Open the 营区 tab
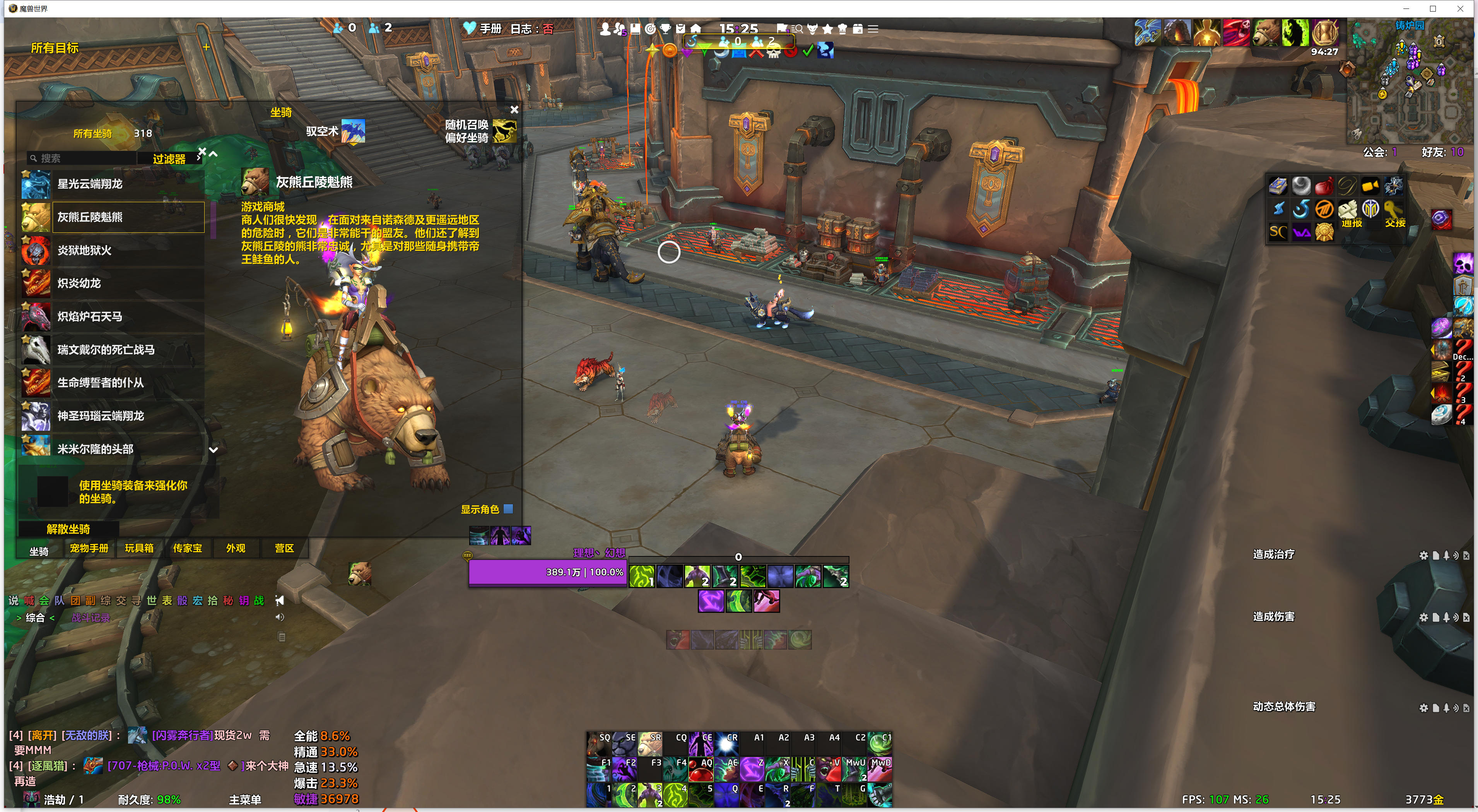Image resolution: width=1478 pixels, height=812 pixels. [284, 548]
